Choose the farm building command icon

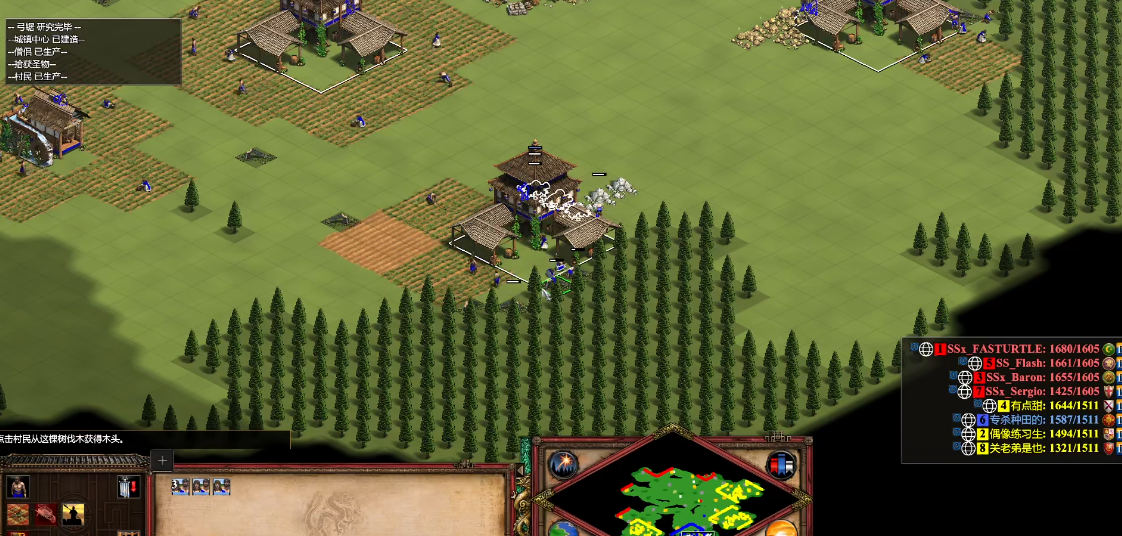(18, 514)
